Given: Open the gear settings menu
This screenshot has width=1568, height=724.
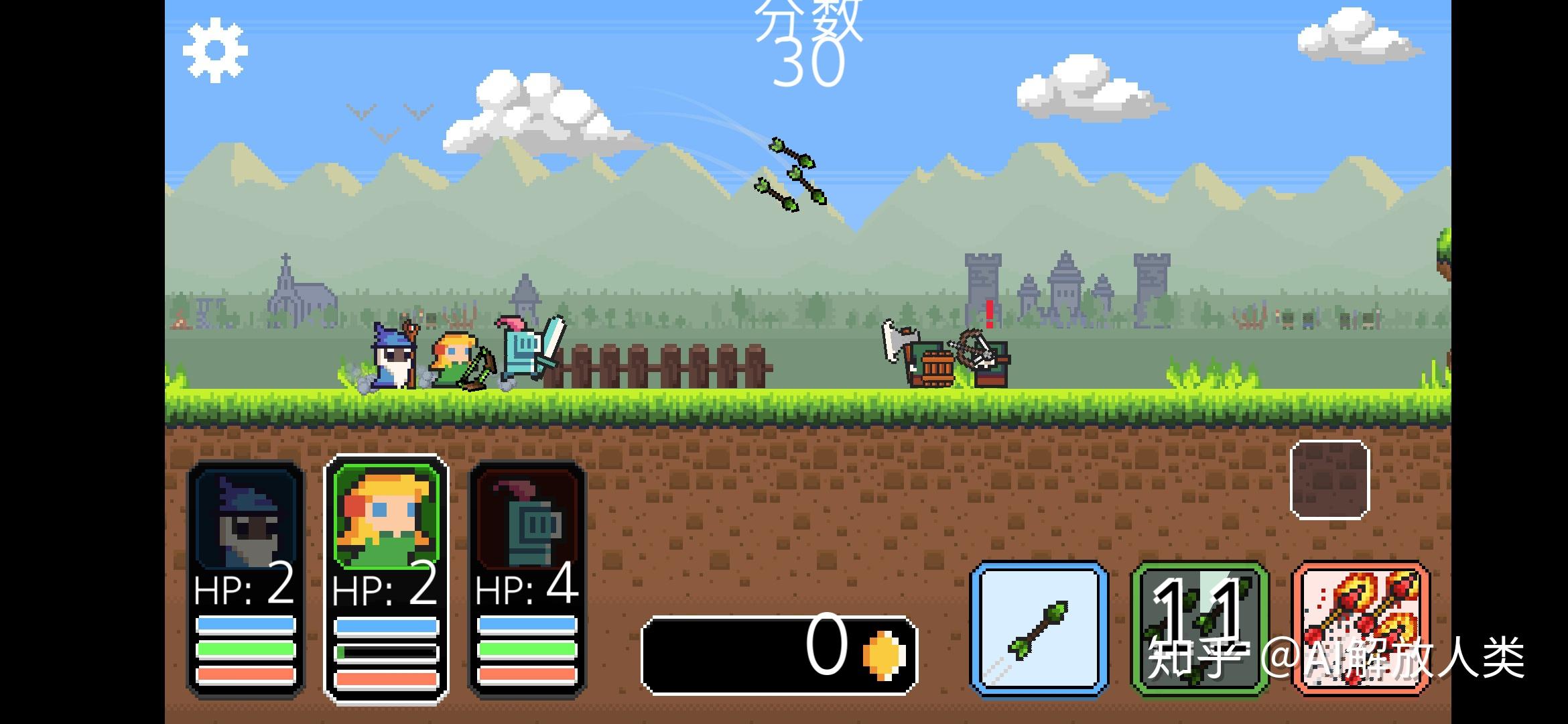Looking at the screenshot, I should [x=215, y=52].
